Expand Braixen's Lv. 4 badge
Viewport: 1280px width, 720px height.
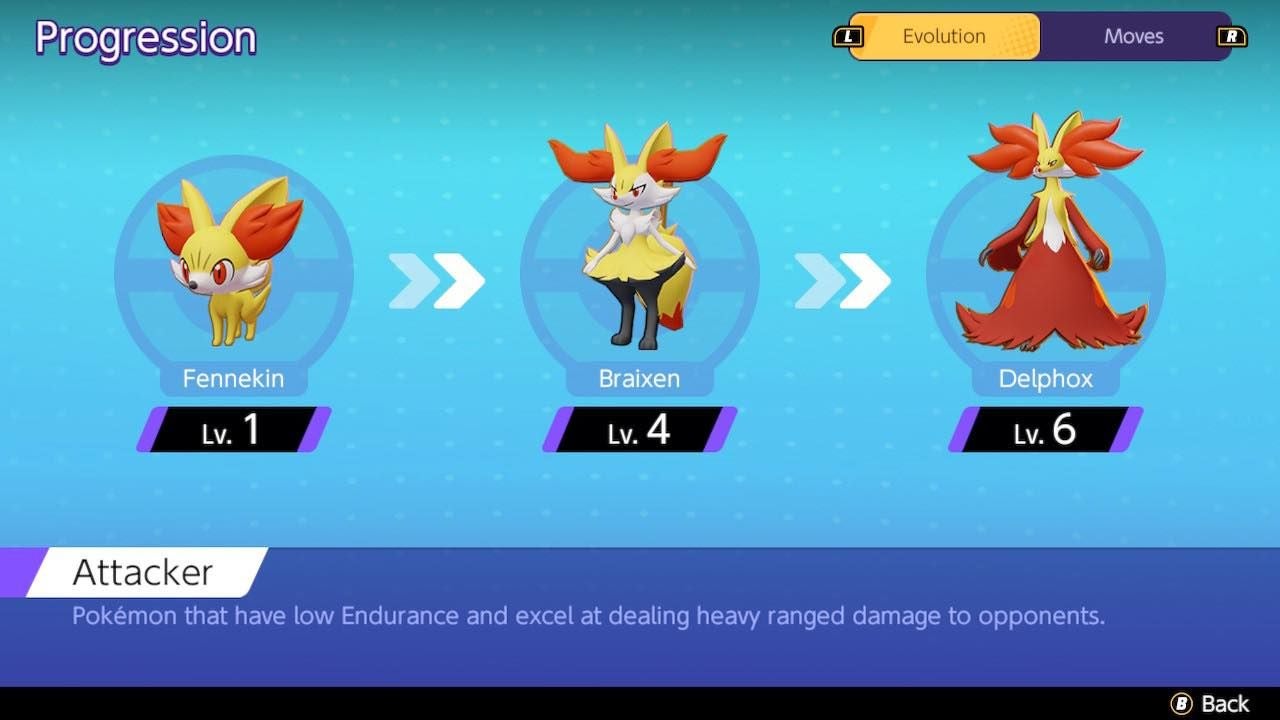(x=638, y=432)
